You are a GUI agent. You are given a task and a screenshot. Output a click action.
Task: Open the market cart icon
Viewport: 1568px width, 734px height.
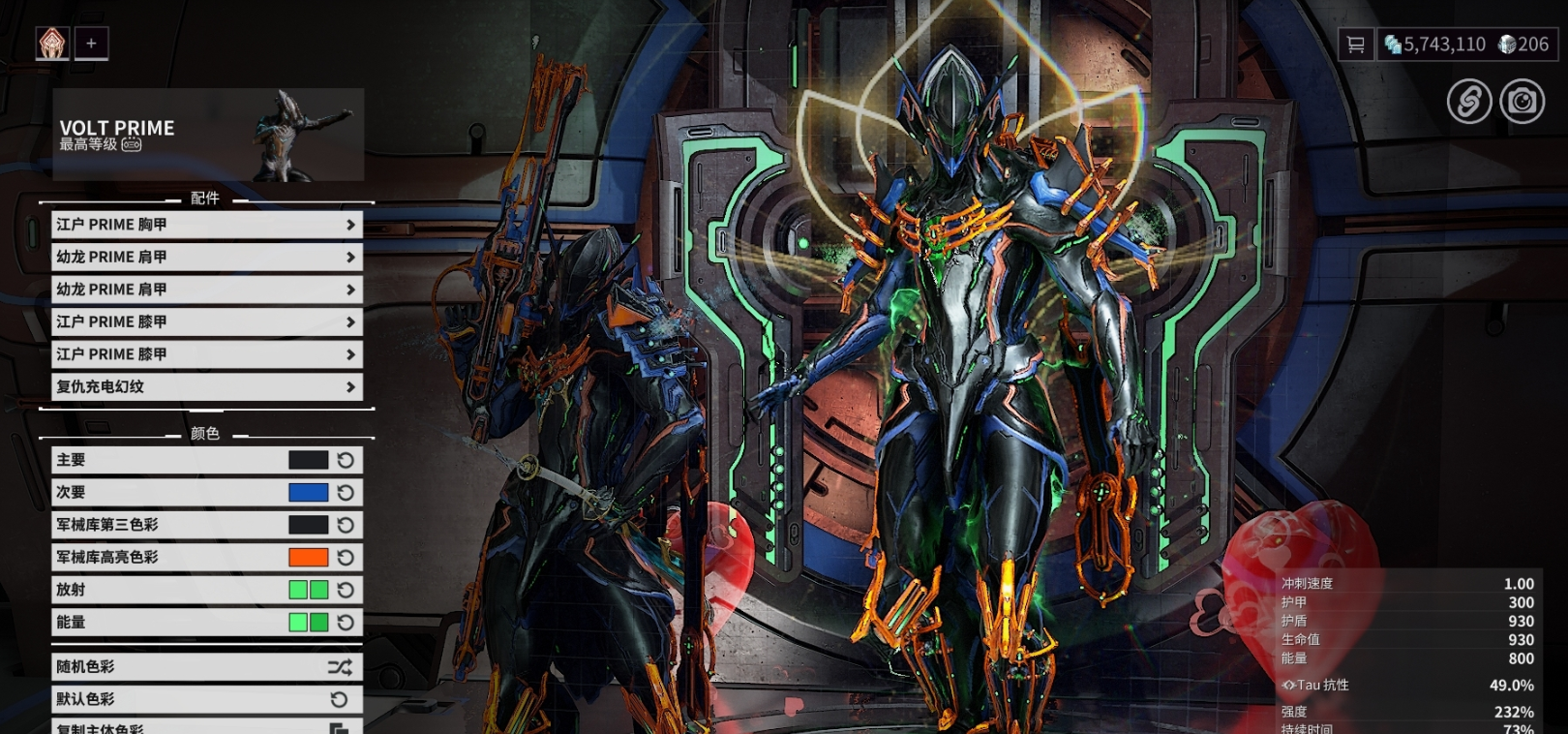1355,45
